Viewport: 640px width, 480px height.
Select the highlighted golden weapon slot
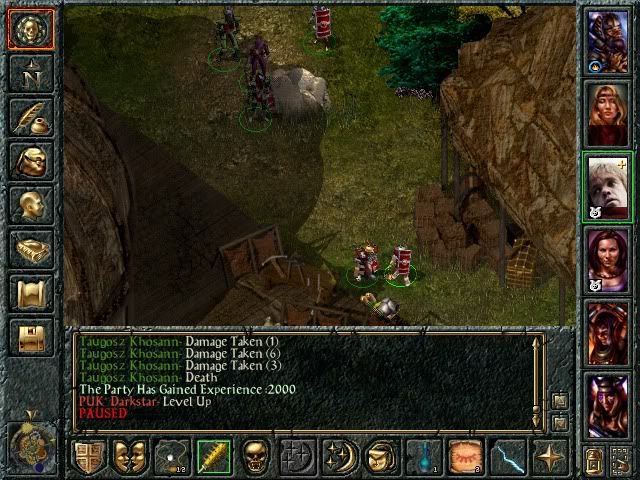(x=213, y=457)
